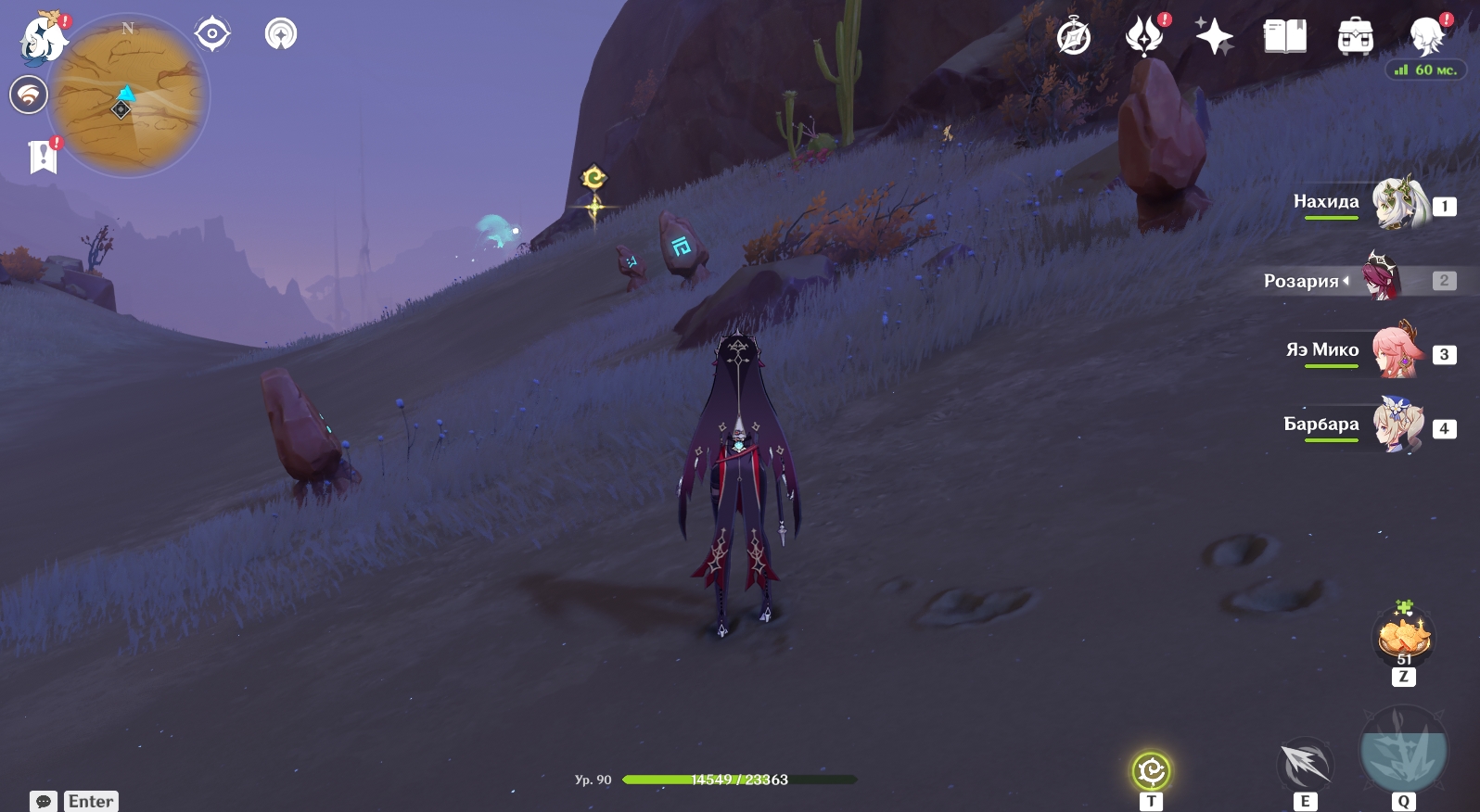The image size is (1480, 812).
Task: Switch to party member Яэ Мико
Action: pyautogui.click(x=1397, y=351)
